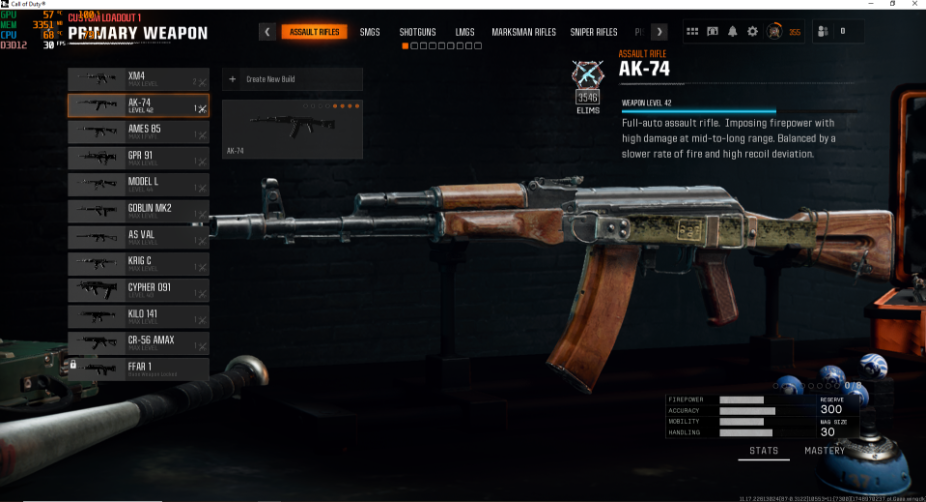Switch to the SMGs category
The width and height of the screenshot is (926, 502).
(369, 32)
